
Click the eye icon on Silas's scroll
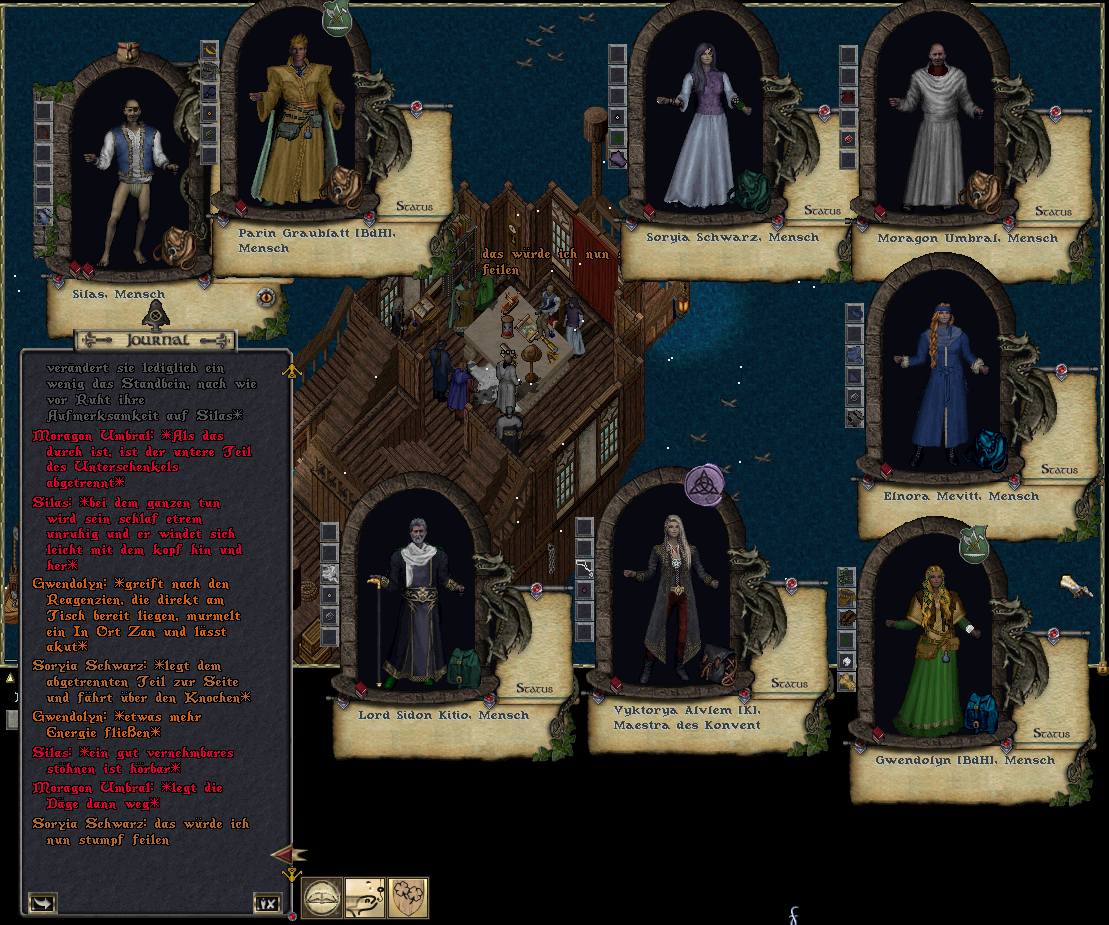click(266, 296)
